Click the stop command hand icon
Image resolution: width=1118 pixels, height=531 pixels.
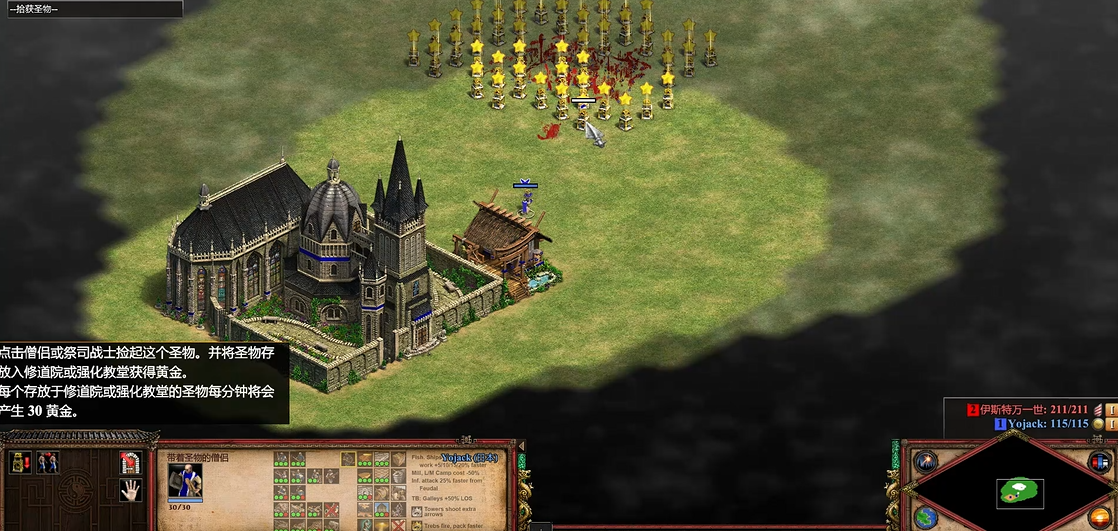[x=130, y=490]
